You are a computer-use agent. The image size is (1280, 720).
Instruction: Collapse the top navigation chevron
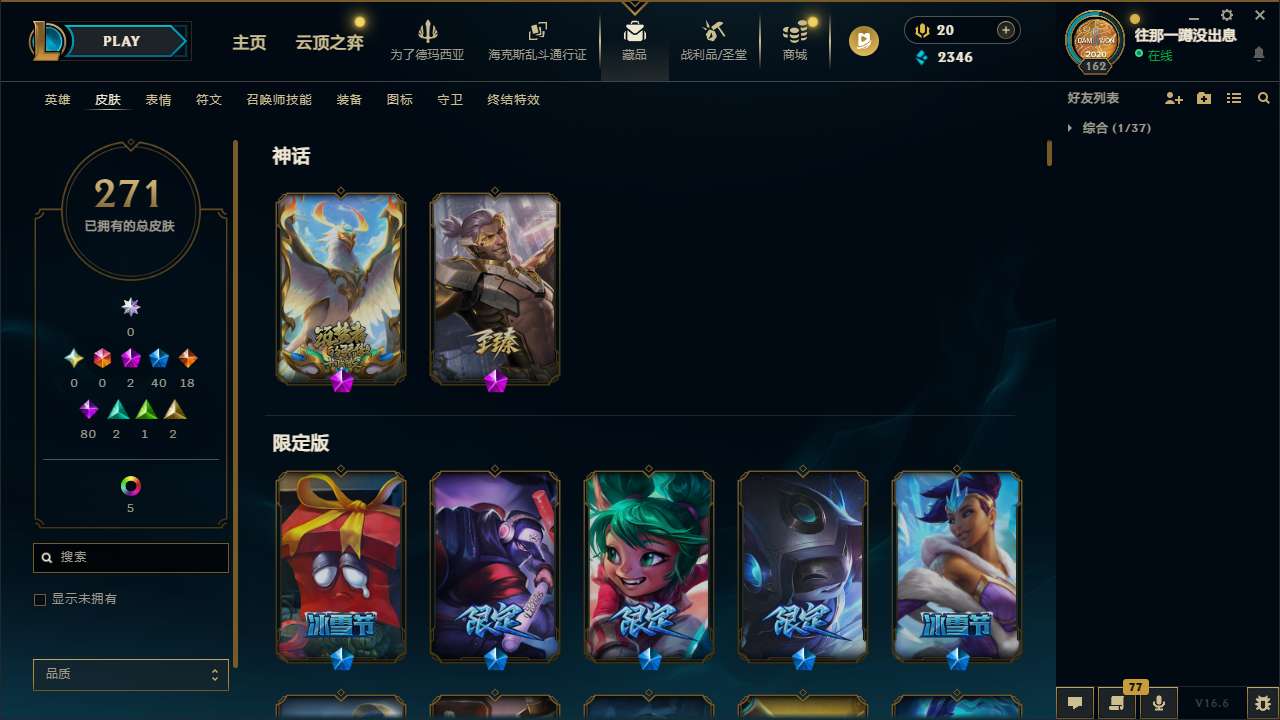coord(634,5)
